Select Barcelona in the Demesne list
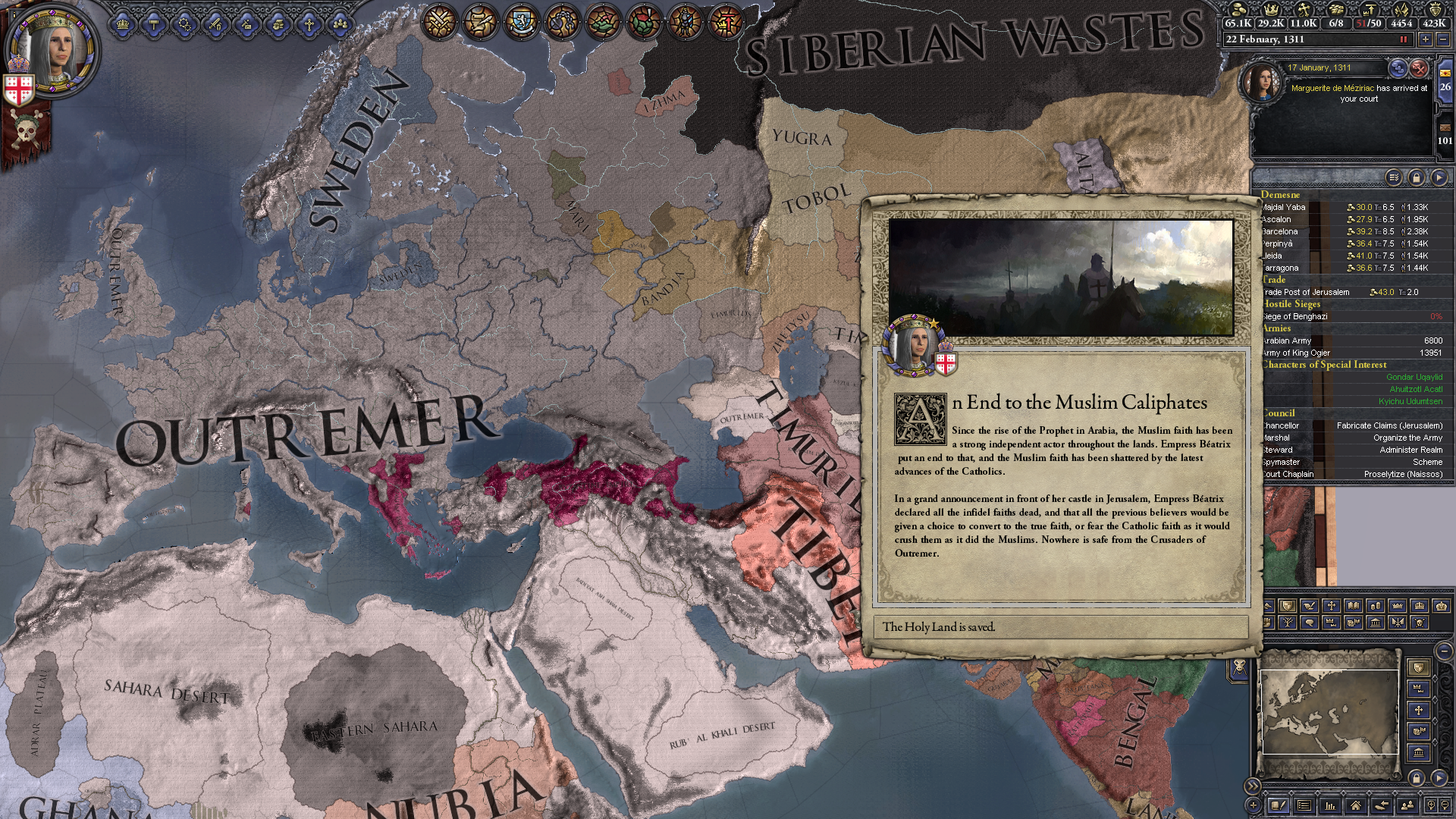1456x819 pixels. coord(1280,231)
